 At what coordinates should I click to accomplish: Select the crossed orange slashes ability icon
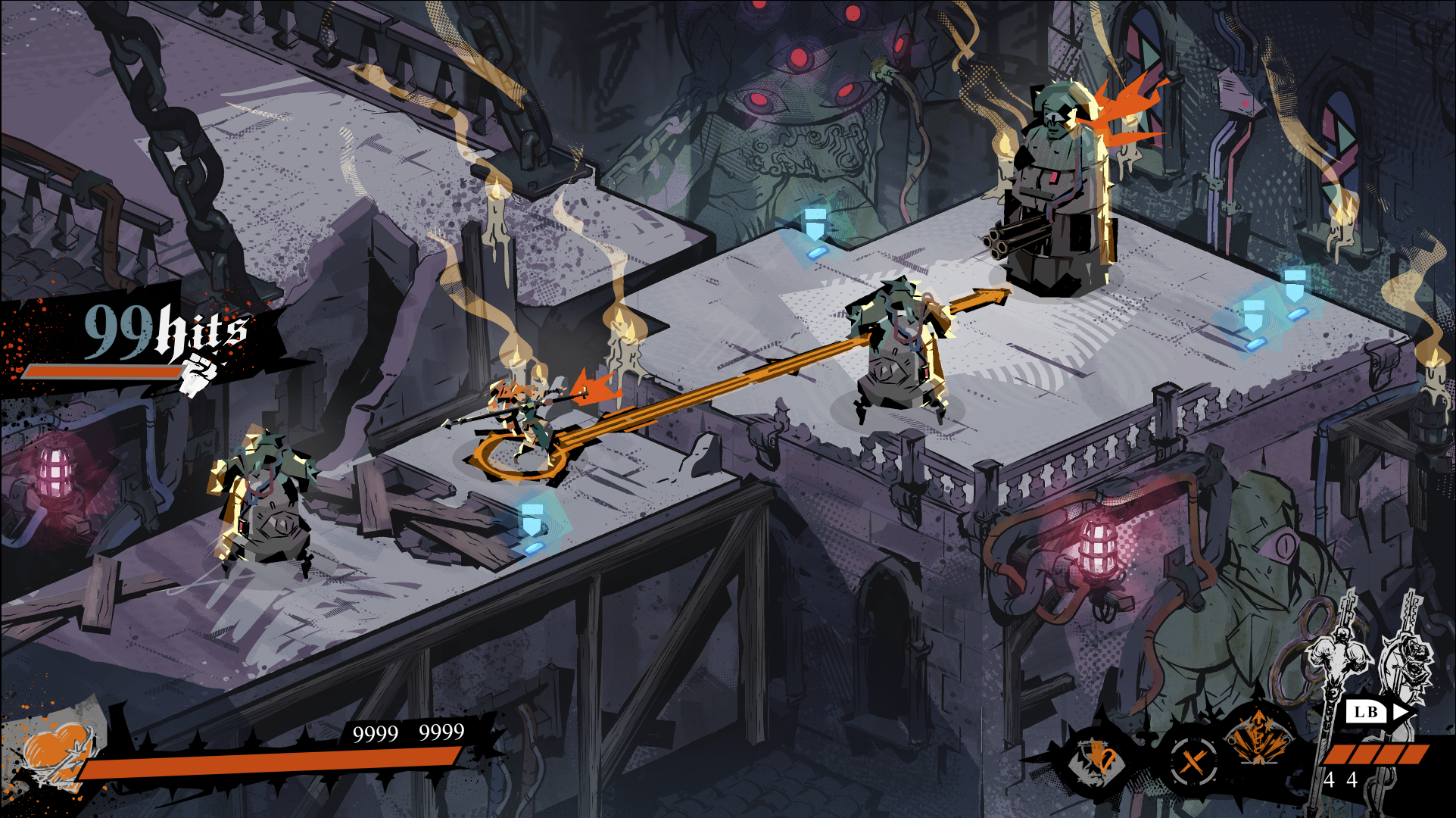coord(1193,760)
